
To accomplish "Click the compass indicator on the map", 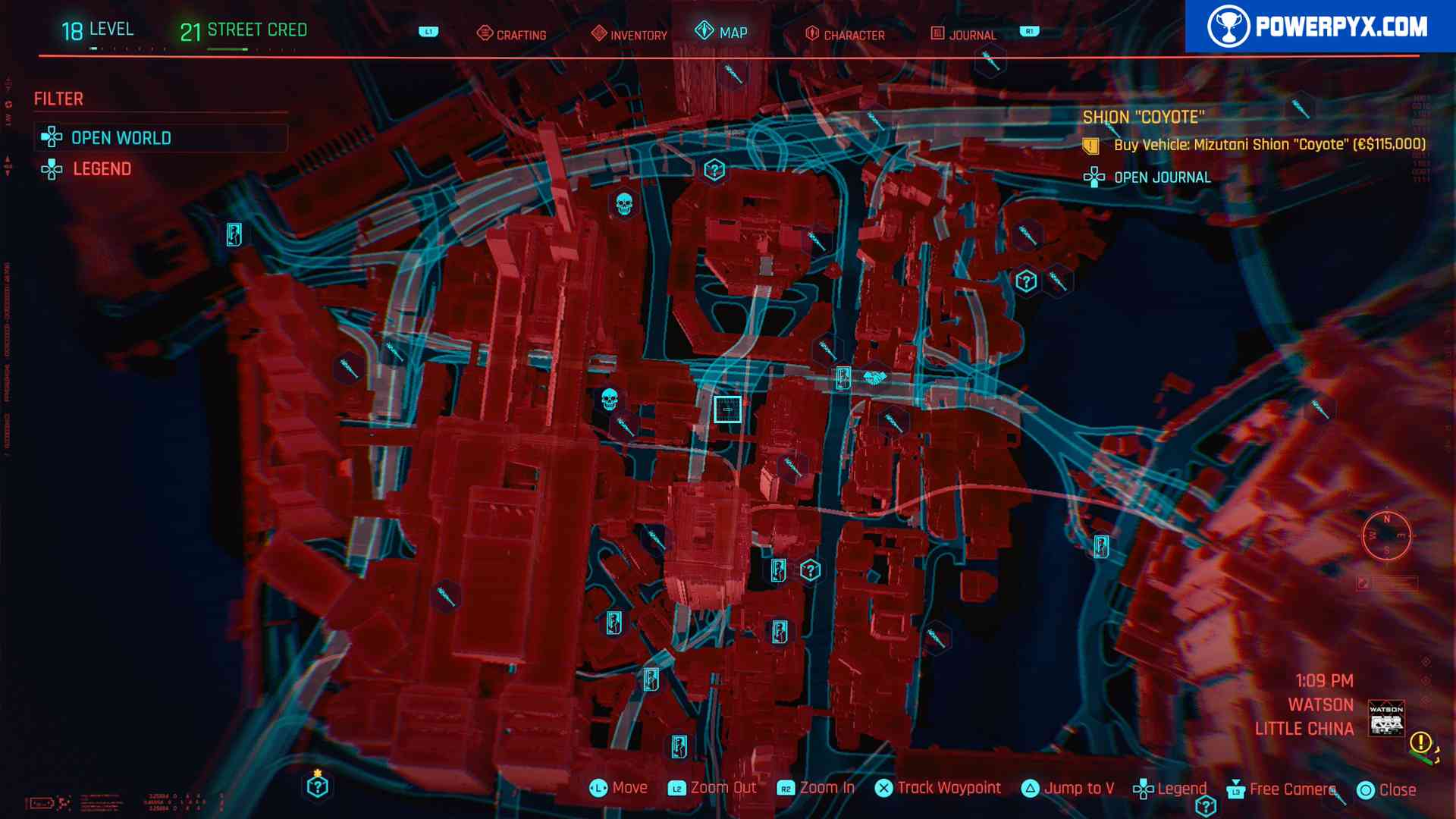I will (x=1386, y=535).
